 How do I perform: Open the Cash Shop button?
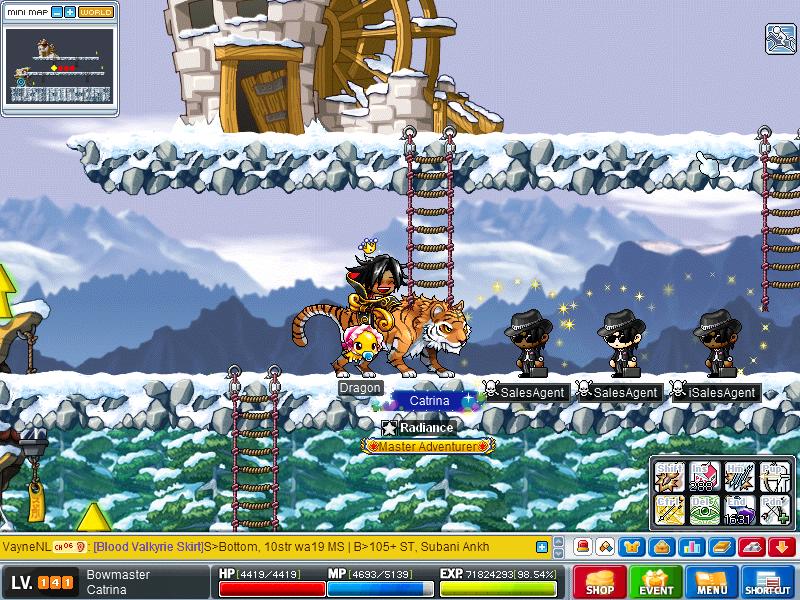pos(600,582)
